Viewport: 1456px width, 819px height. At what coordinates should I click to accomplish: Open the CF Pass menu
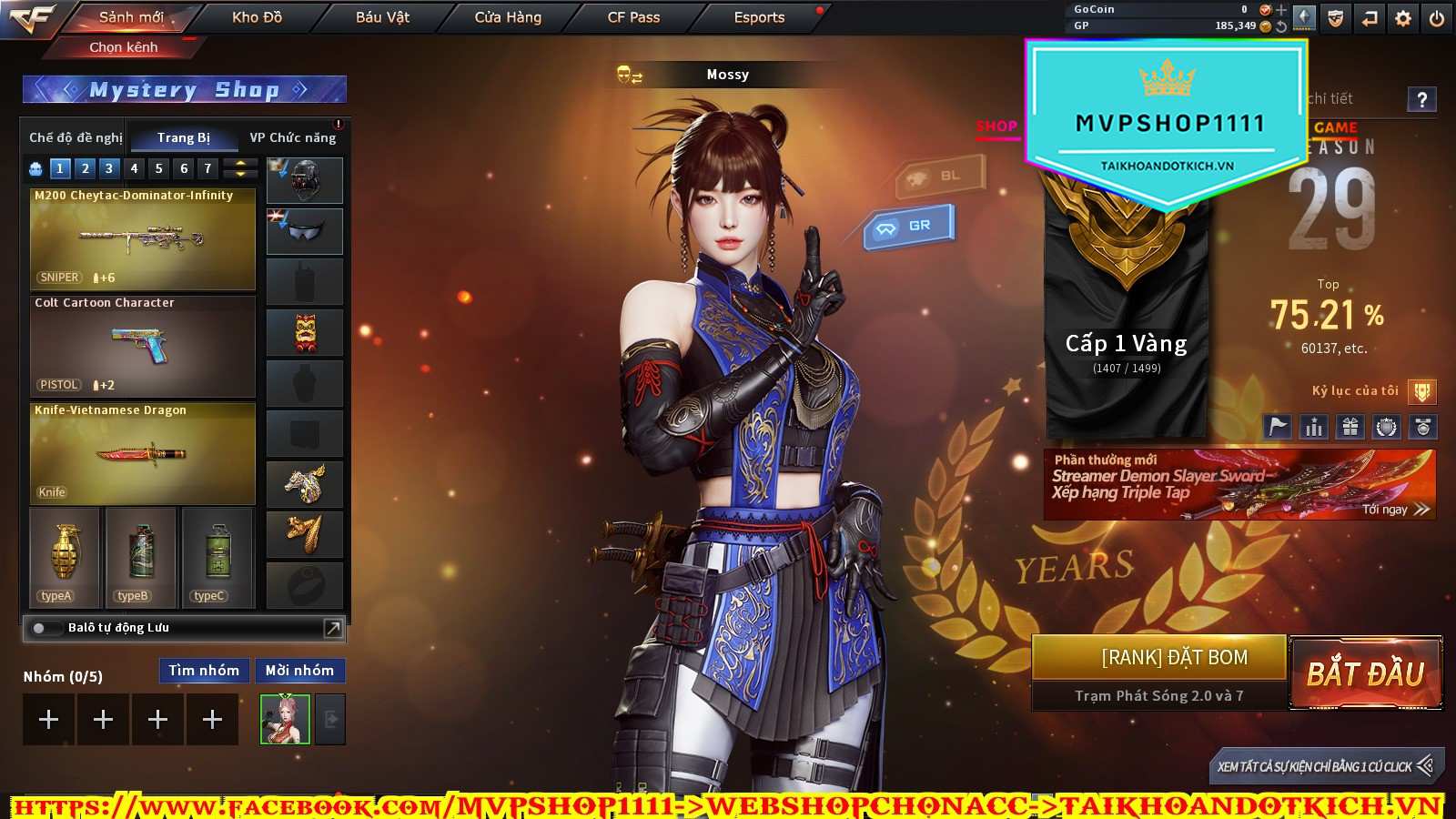pyautogui.click(x=633, y=17)
